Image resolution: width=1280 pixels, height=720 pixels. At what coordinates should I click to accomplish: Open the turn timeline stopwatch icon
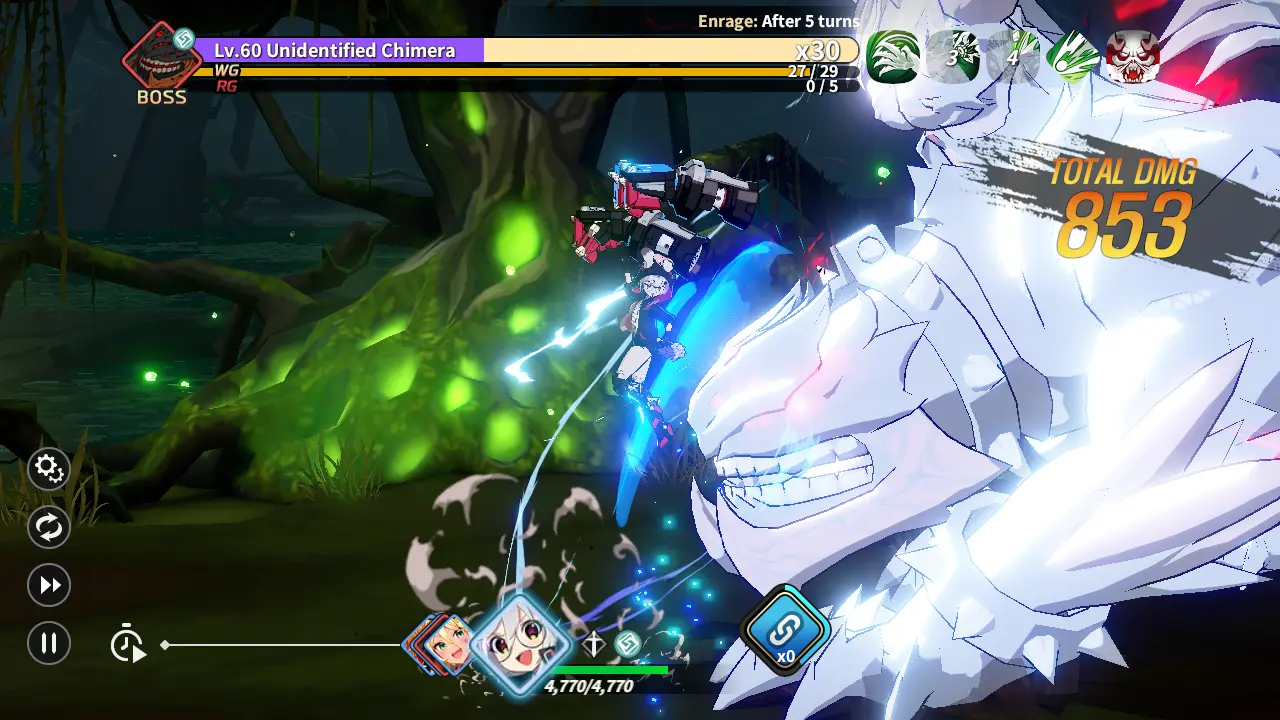pos(127,643)
